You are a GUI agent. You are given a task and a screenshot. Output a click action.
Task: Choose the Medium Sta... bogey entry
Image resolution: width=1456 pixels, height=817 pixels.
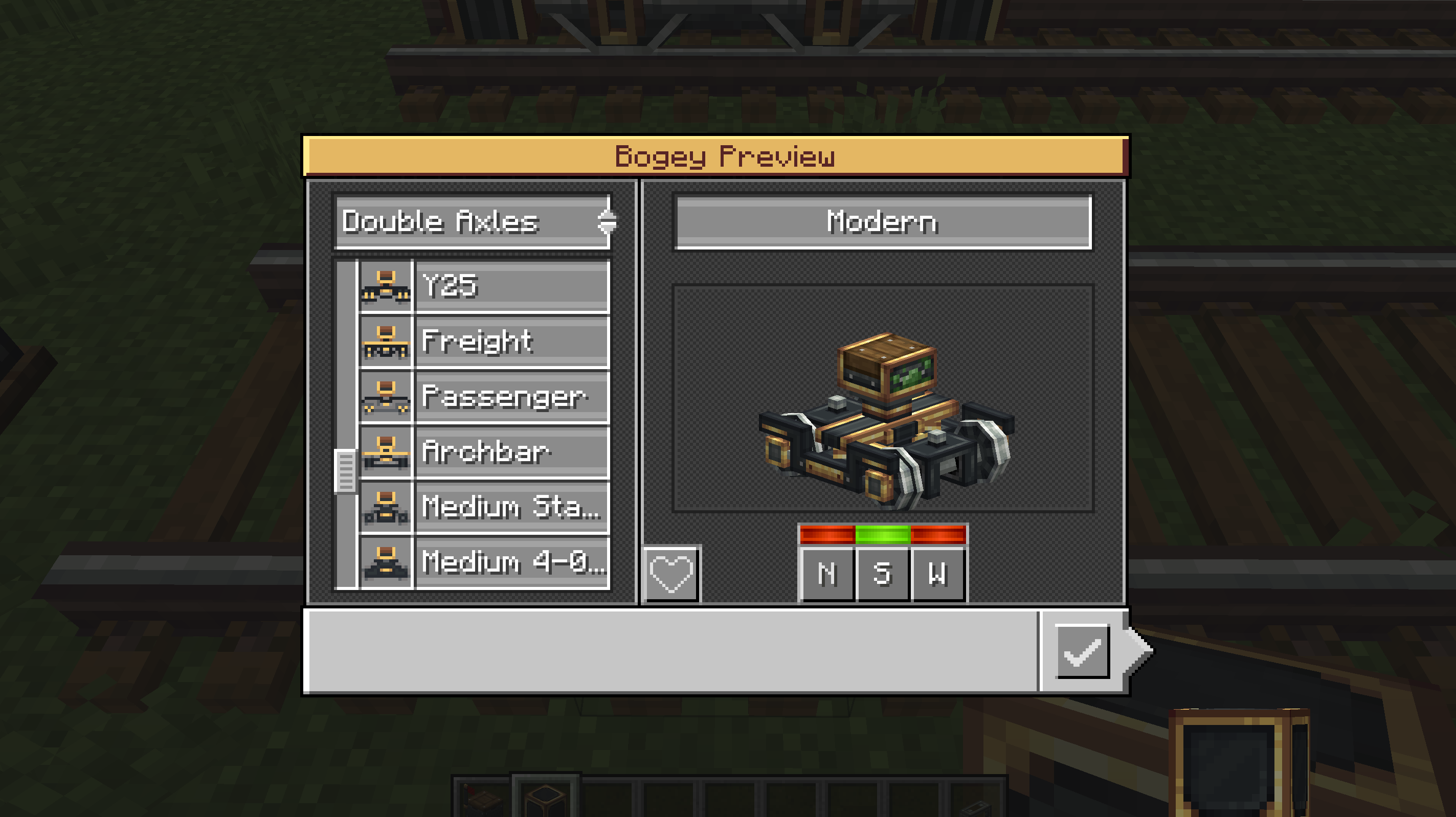click(511, 507)
